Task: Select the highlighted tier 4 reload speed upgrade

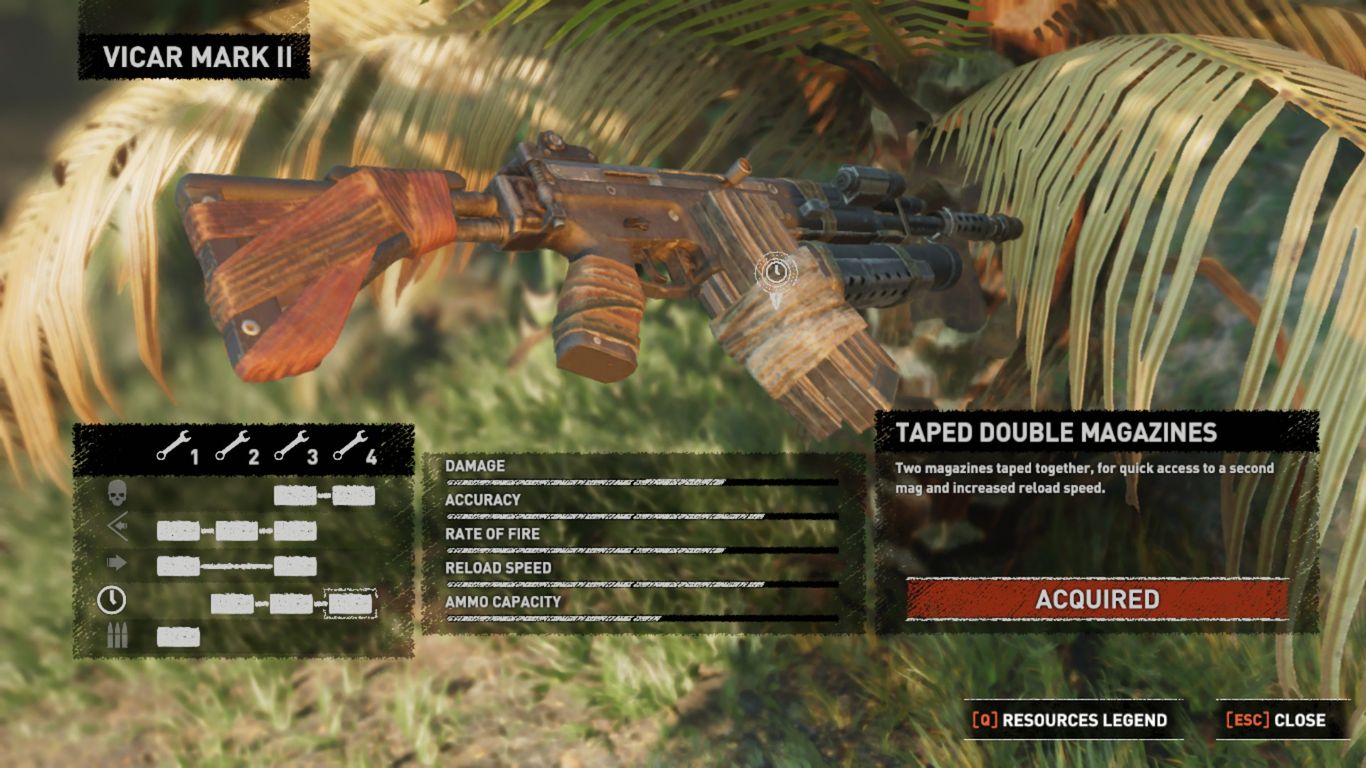Action: click(x=350, y=603)
